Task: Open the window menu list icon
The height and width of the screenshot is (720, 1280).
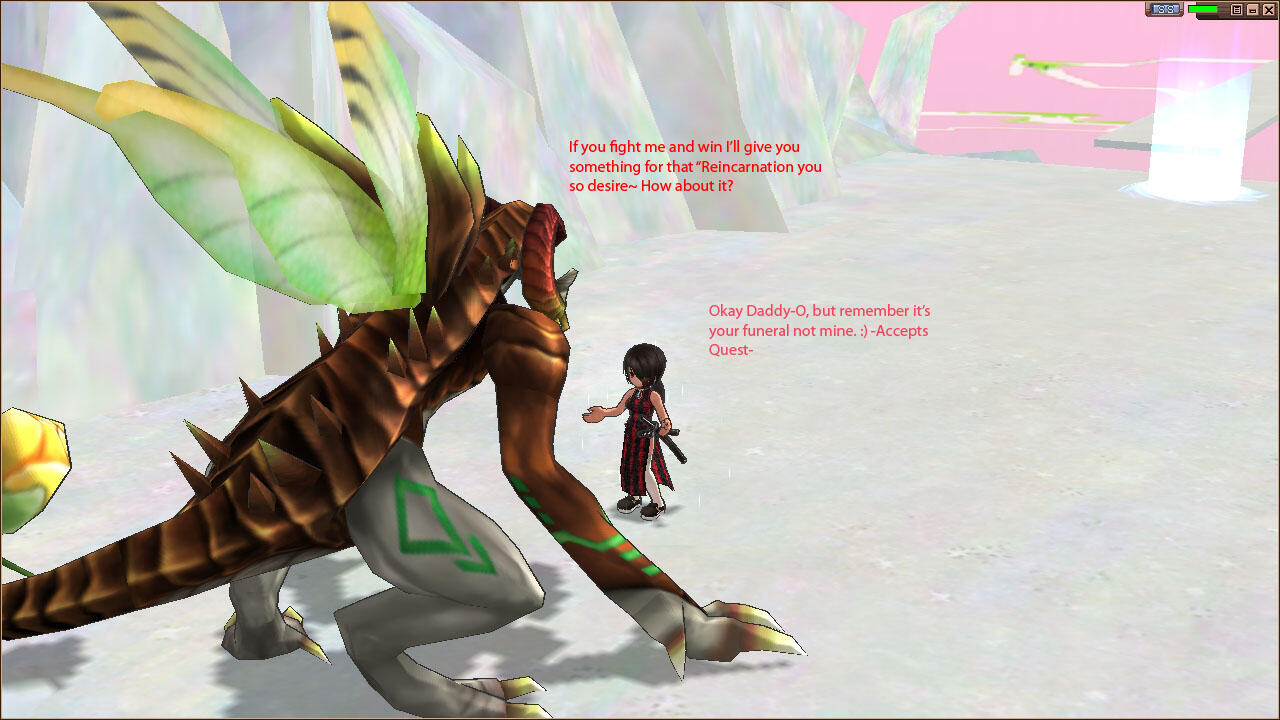Action: pyautogui.click(x=1237, y=10)
